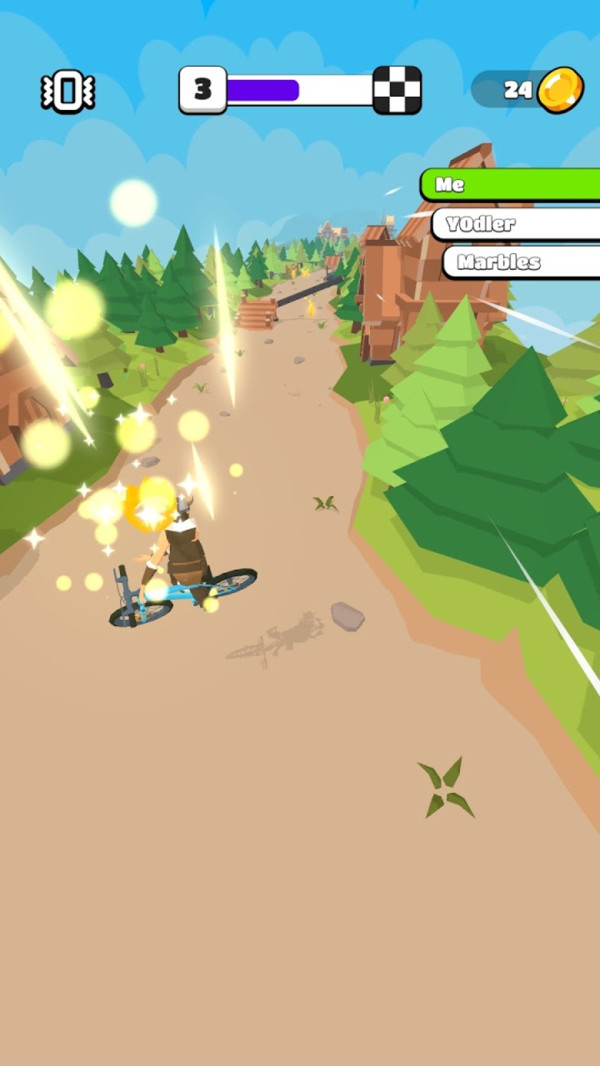Select the "Y0dler" leaderboard row
600x1066 pixels.
(x=515, y=224)
